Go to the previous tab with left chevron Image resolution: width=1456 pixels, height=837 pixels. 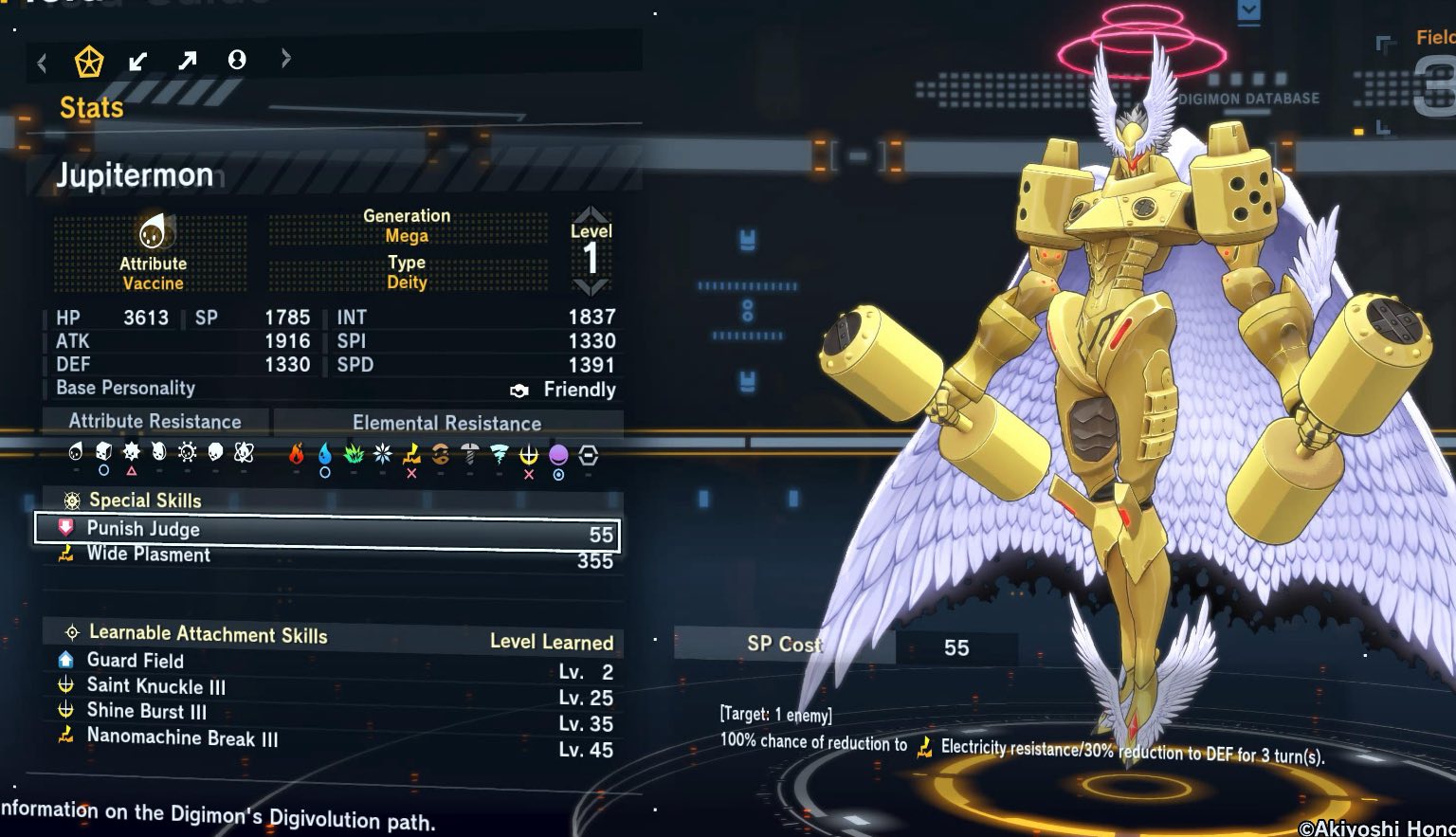click(42, 64)
